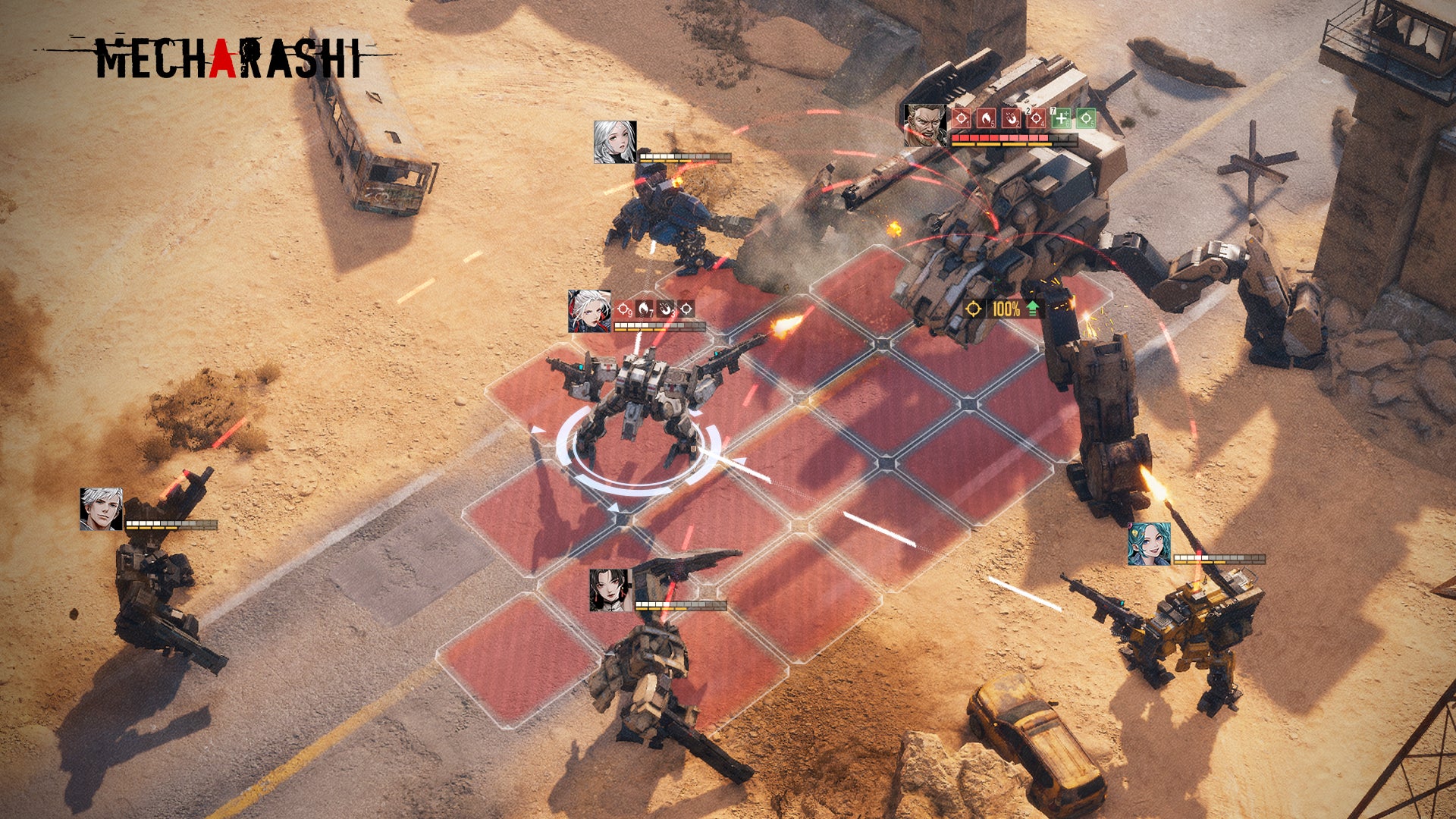The image size is (1456, 819).
Task: Select the bearded enemy pilot portrait
Action: 925,125
